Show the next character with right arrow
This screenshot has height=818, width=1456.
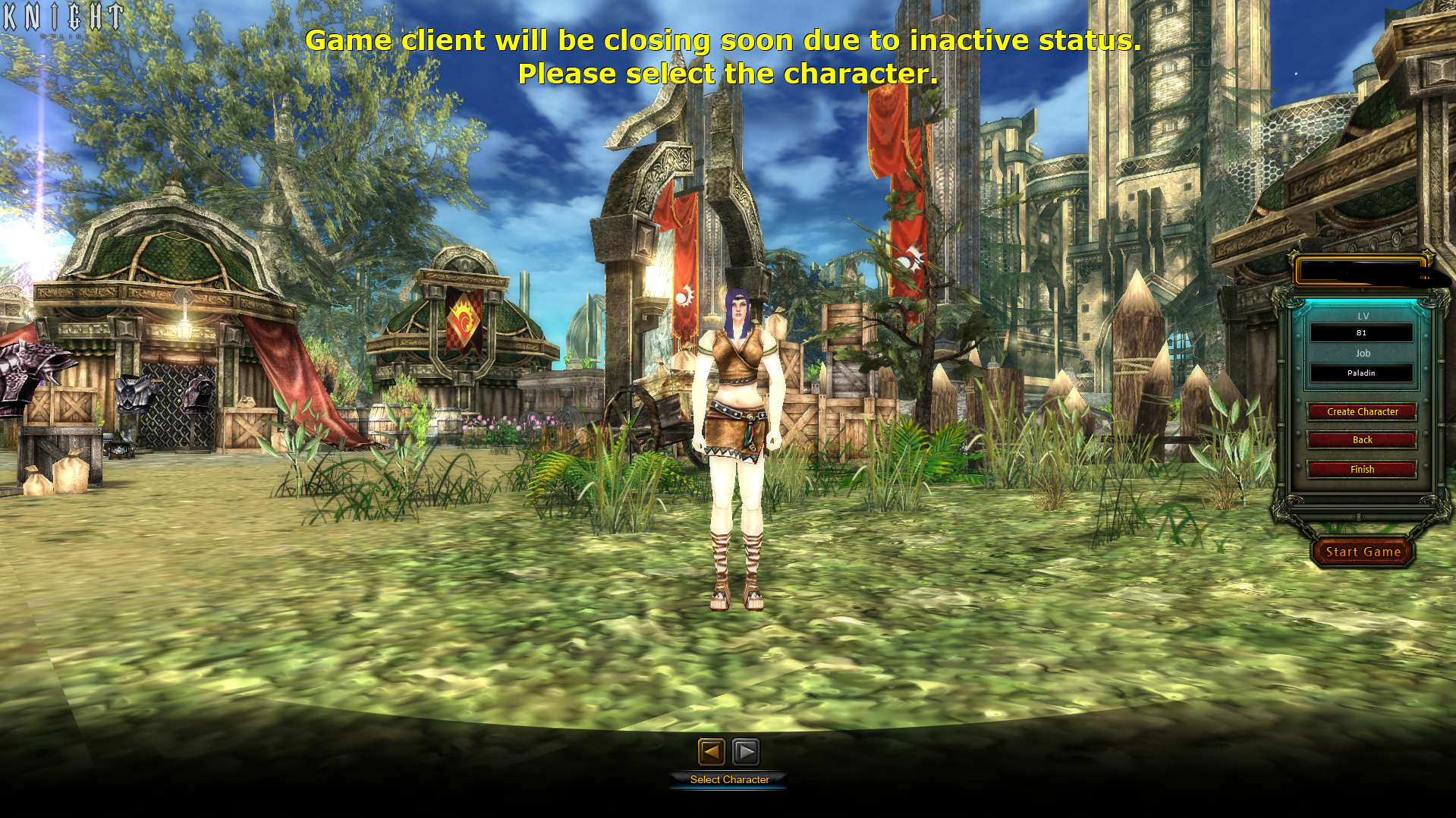[x=746, y=752]
